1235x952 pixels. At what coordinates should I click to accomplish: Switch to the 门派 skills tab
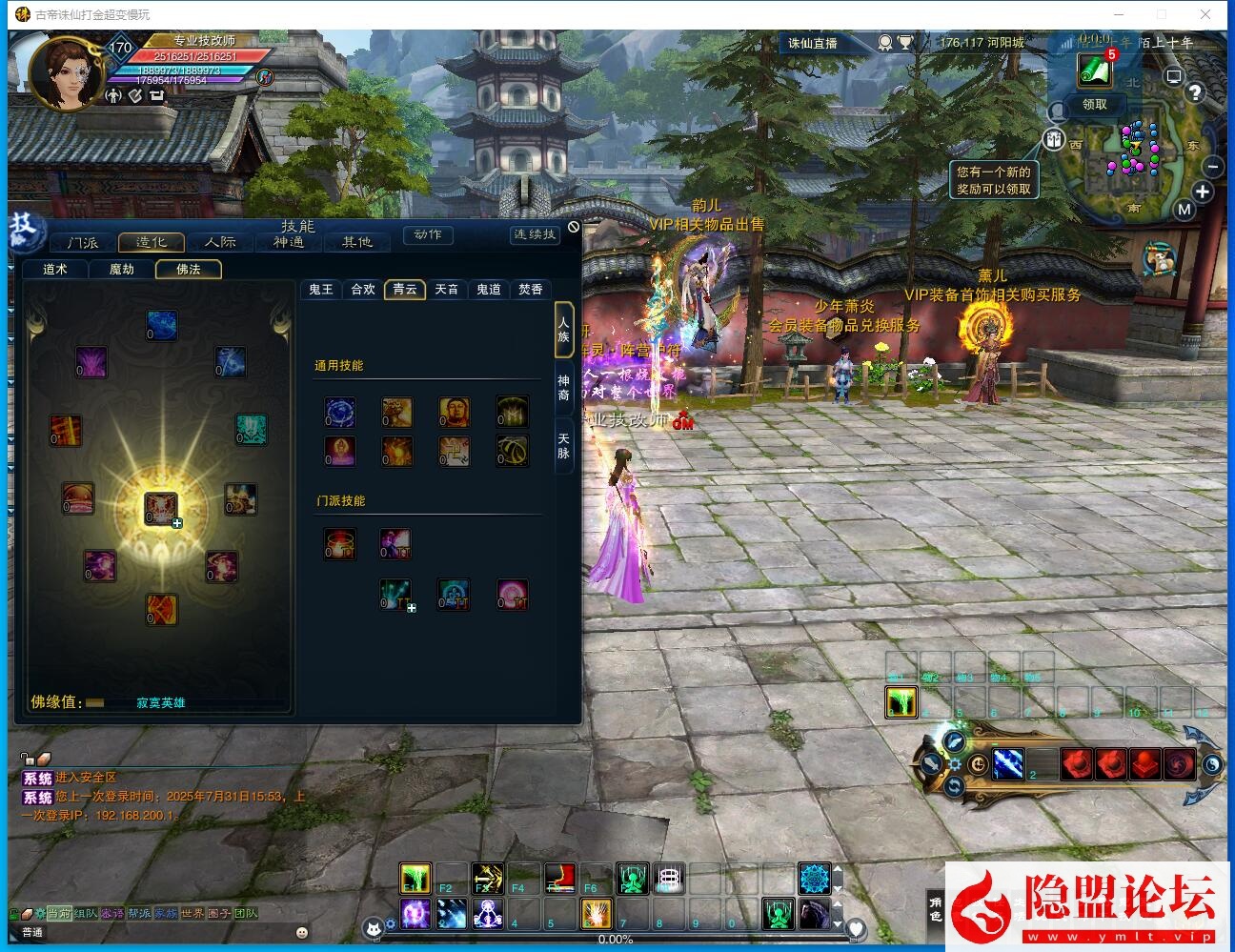coord(83,243)
